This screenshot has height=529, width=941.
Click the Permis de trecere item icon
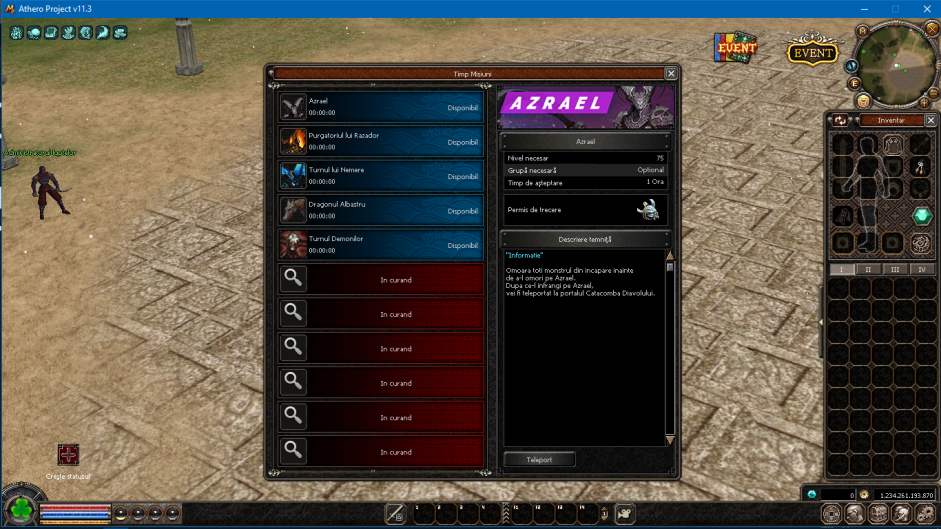[649, 210]
